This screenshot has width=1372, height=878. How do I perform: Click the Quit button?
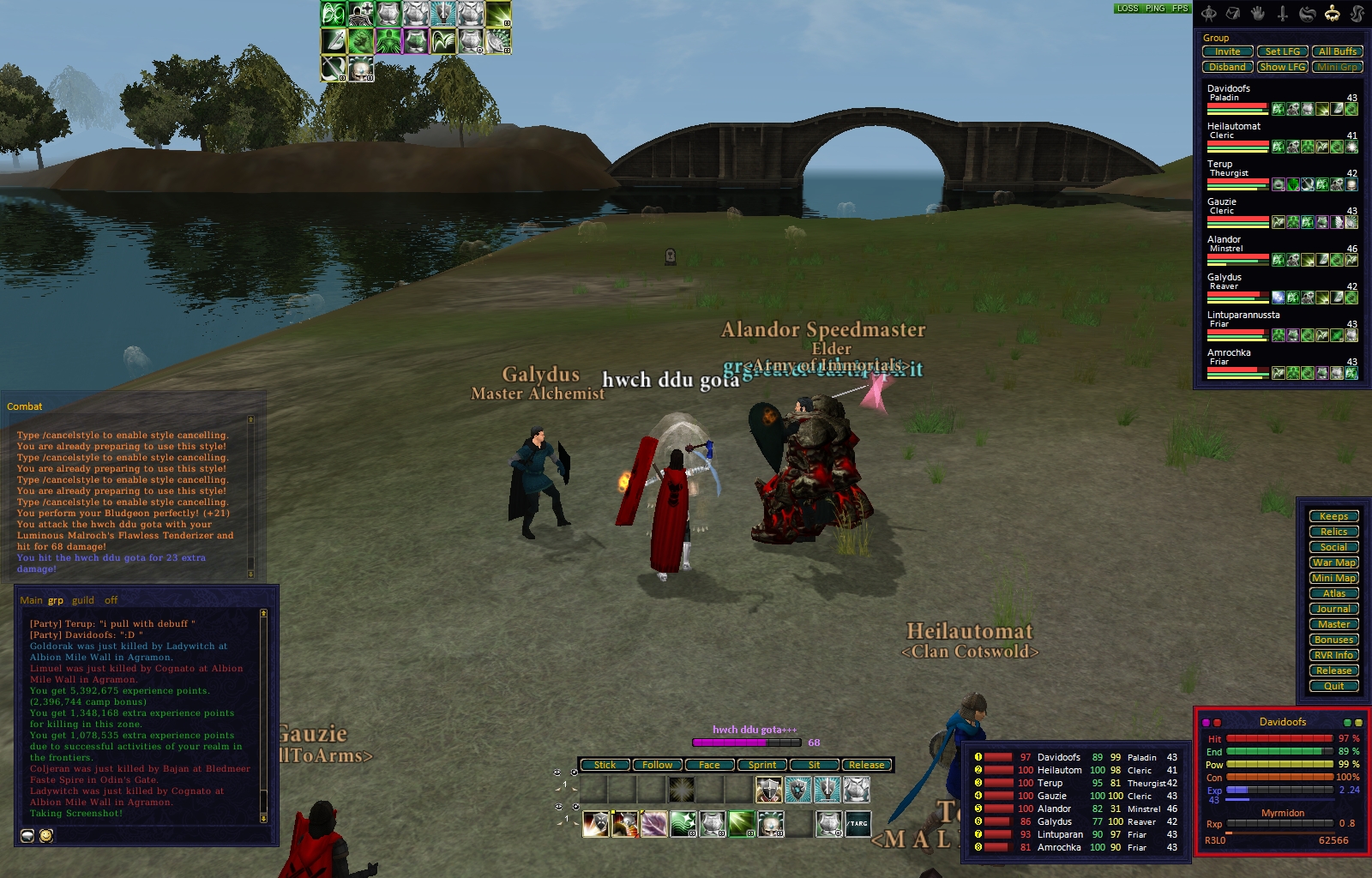1333,686
